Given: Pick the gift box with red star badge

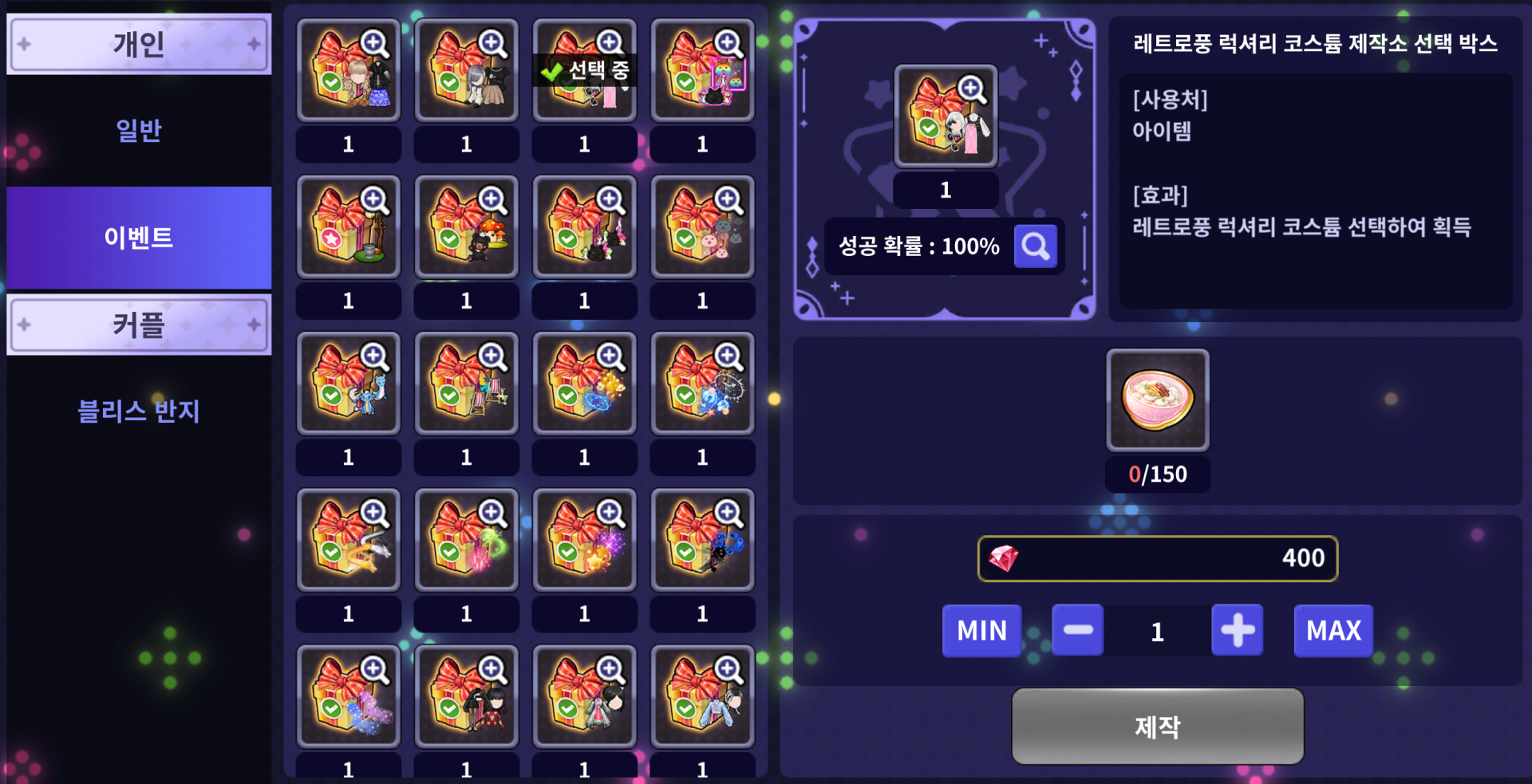Looking at the screenshot, I should [348, 227].
